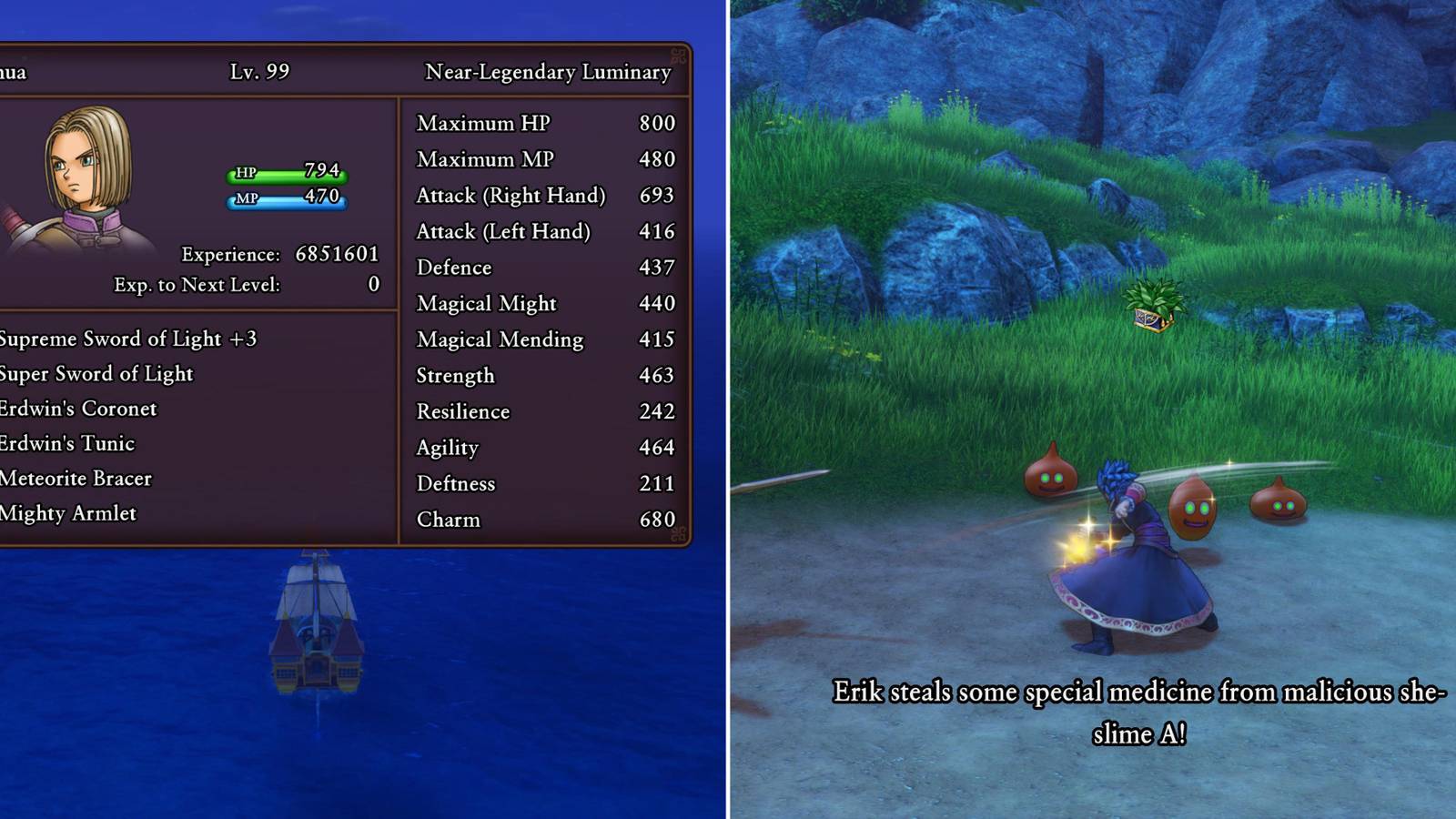The width and height of the screenshot is (1456, 819).
Task: Select the hero's character portrait
Action: click(x=86, y=173)
